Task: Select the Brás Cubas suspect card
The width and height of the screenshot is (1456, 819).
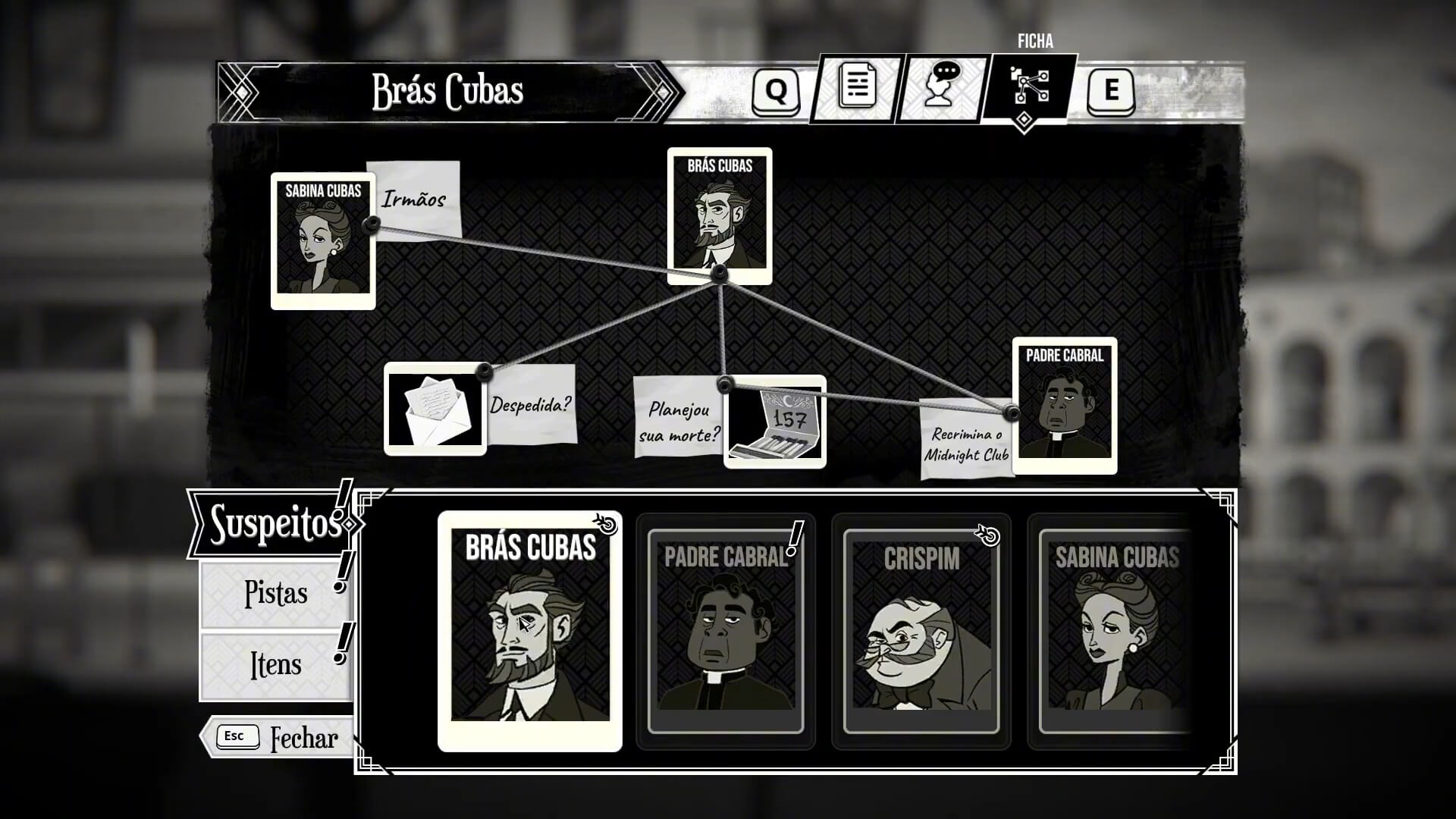Action: [x=529, y=631]
